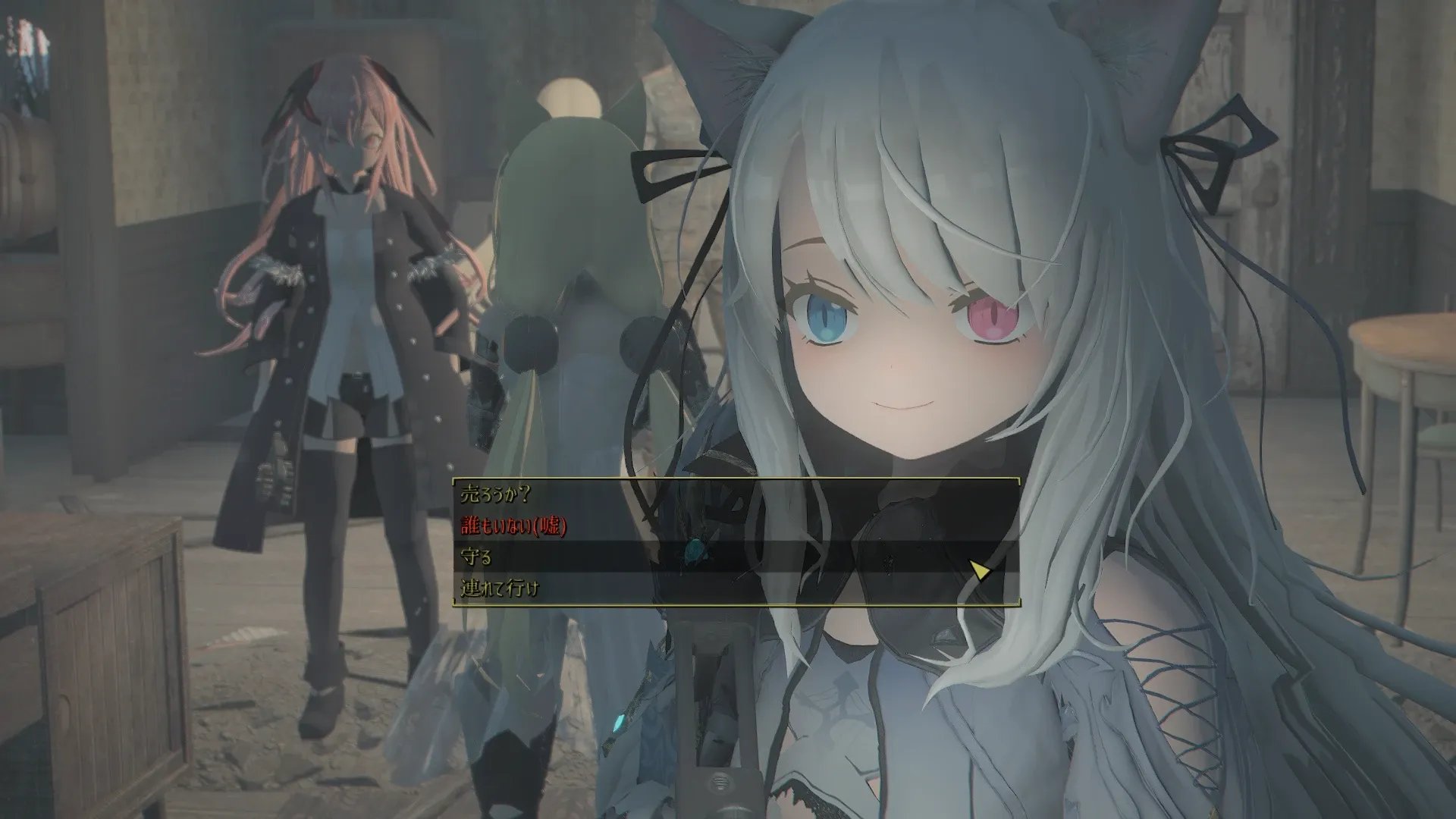Image resolution: width=1456 pixels, height=819 pixels.
Task: Answer with 連れて行け option
Action: tap(500, 588)
